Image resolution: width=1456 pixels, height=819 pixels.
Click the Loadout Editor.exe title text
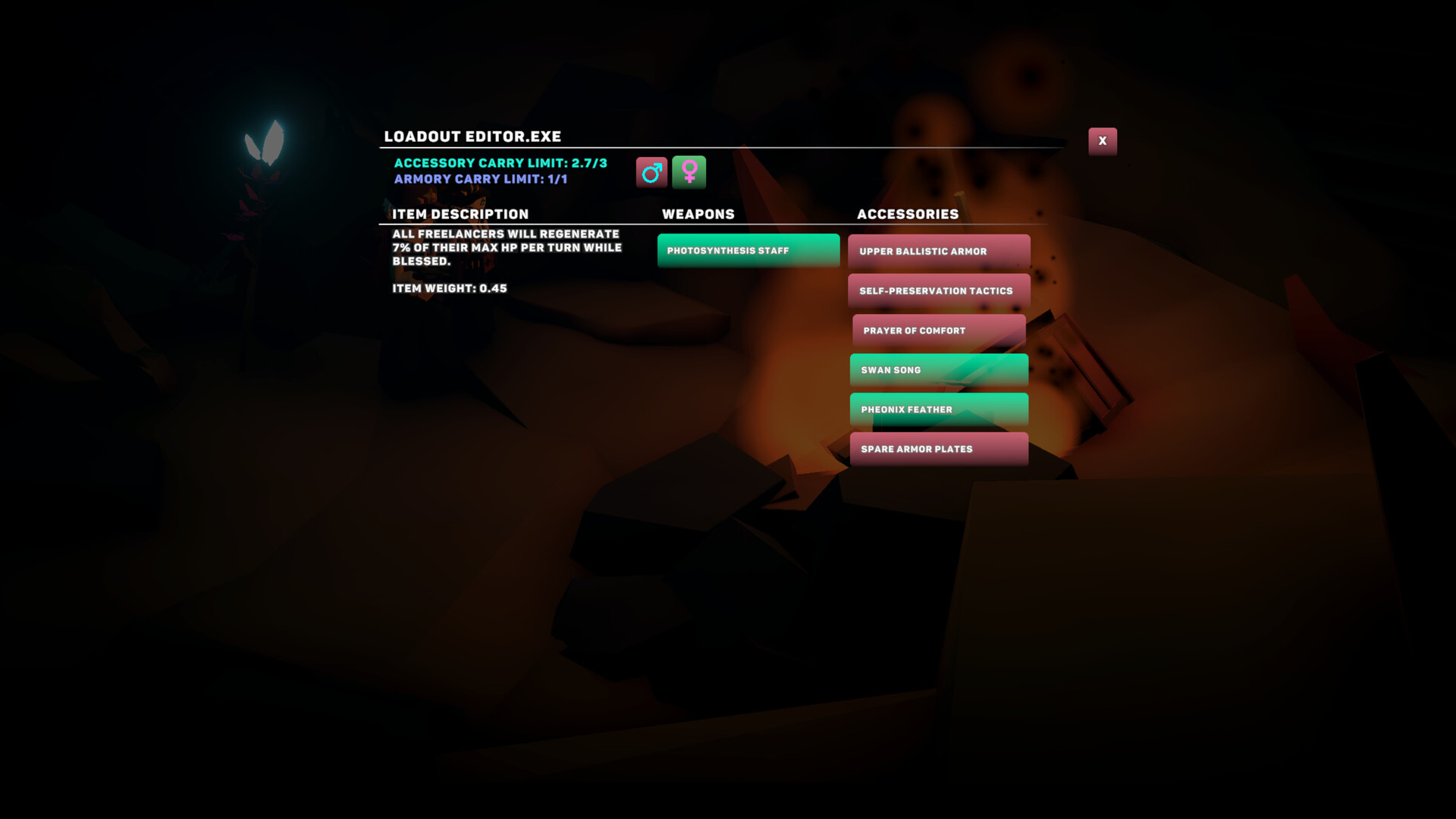click(472, 136)
